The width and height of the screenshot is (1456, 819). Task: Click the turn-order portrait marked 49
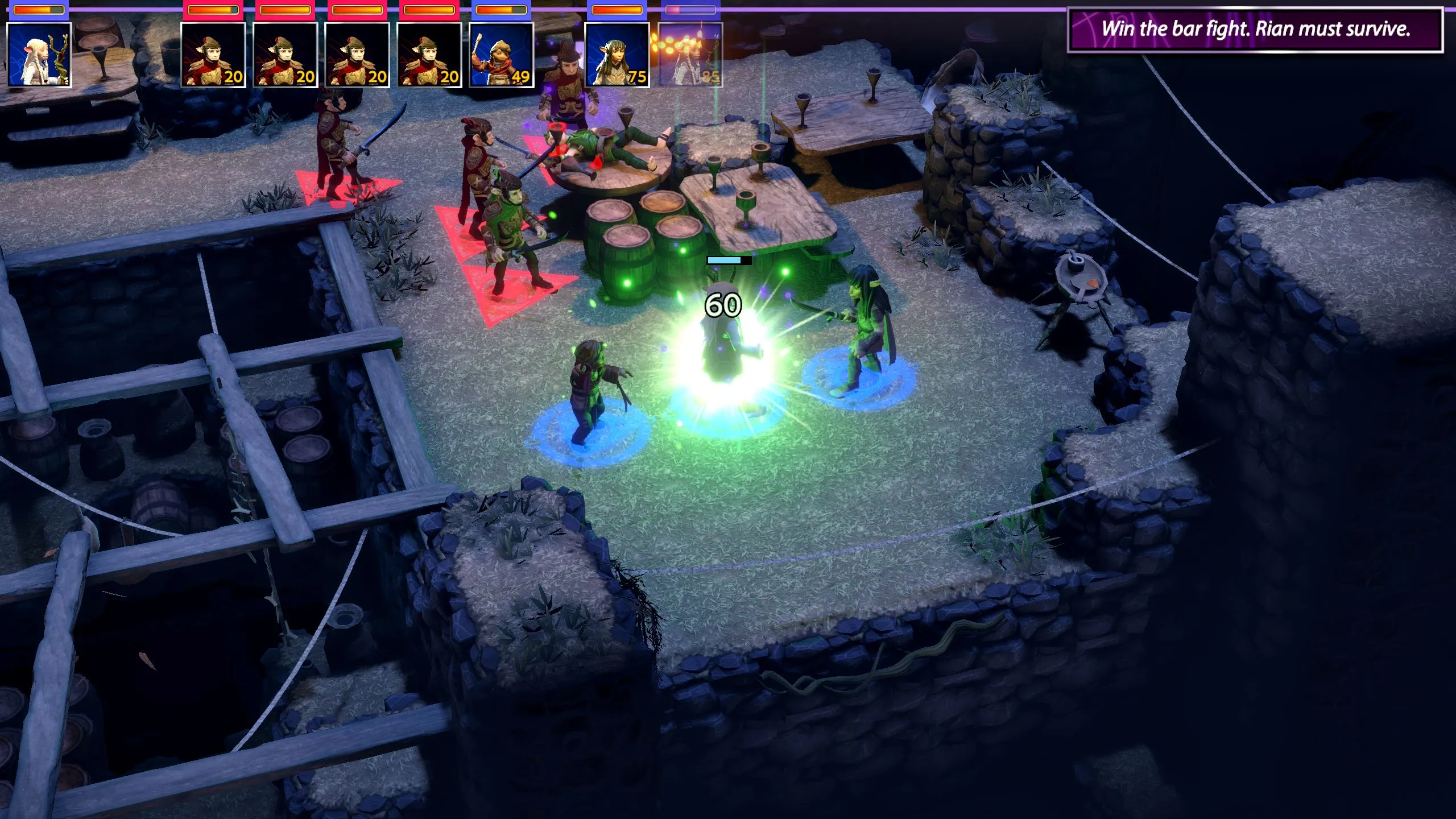click(x=501, y=55)
